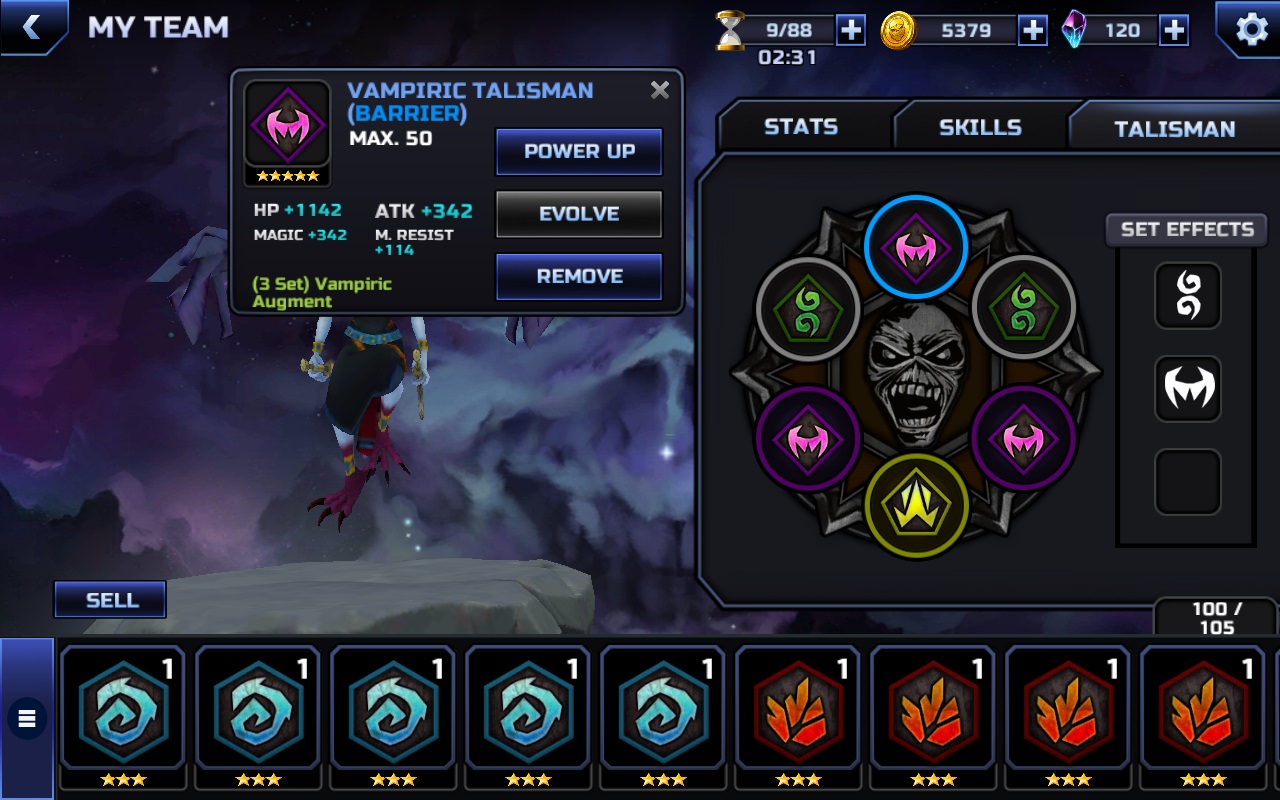Buy more purple crystals via plus button
Viewport: 1280px width, 800px height.
[1174, 30]
